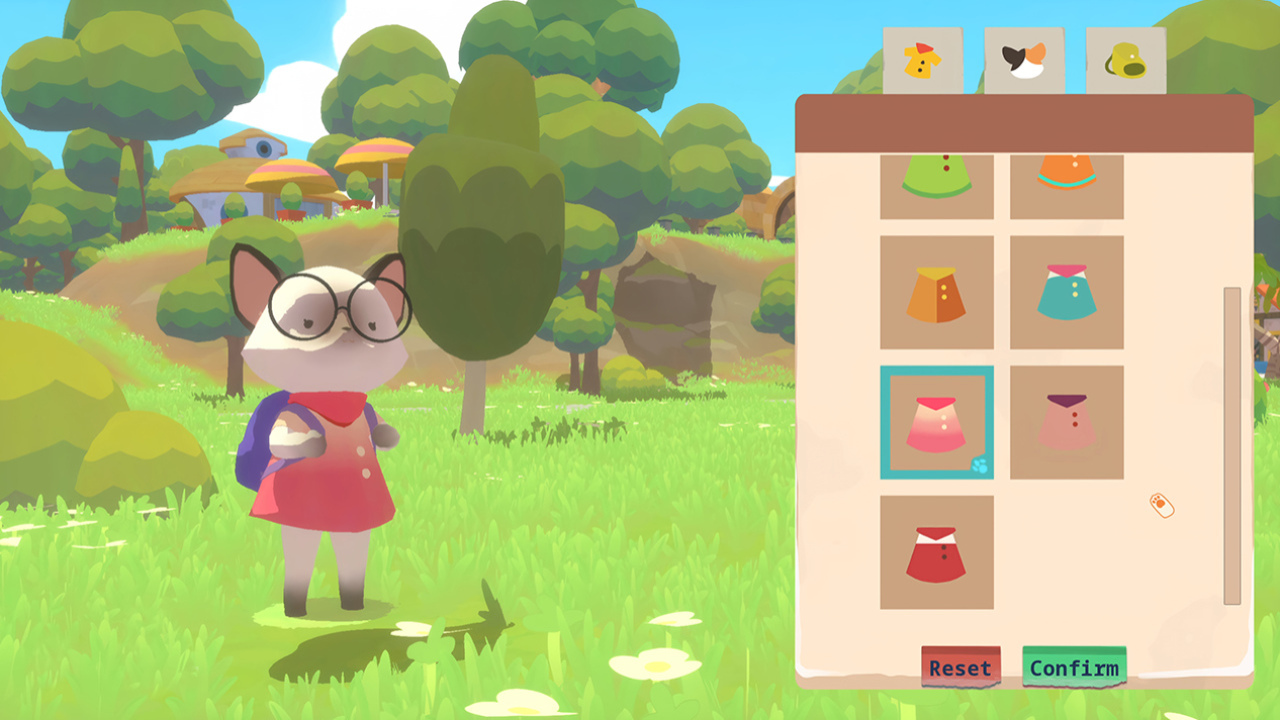Screen dimensions: 1280x720
Task: Switch to the calico fur pattern tab
Action: (x=1022, y=60)
